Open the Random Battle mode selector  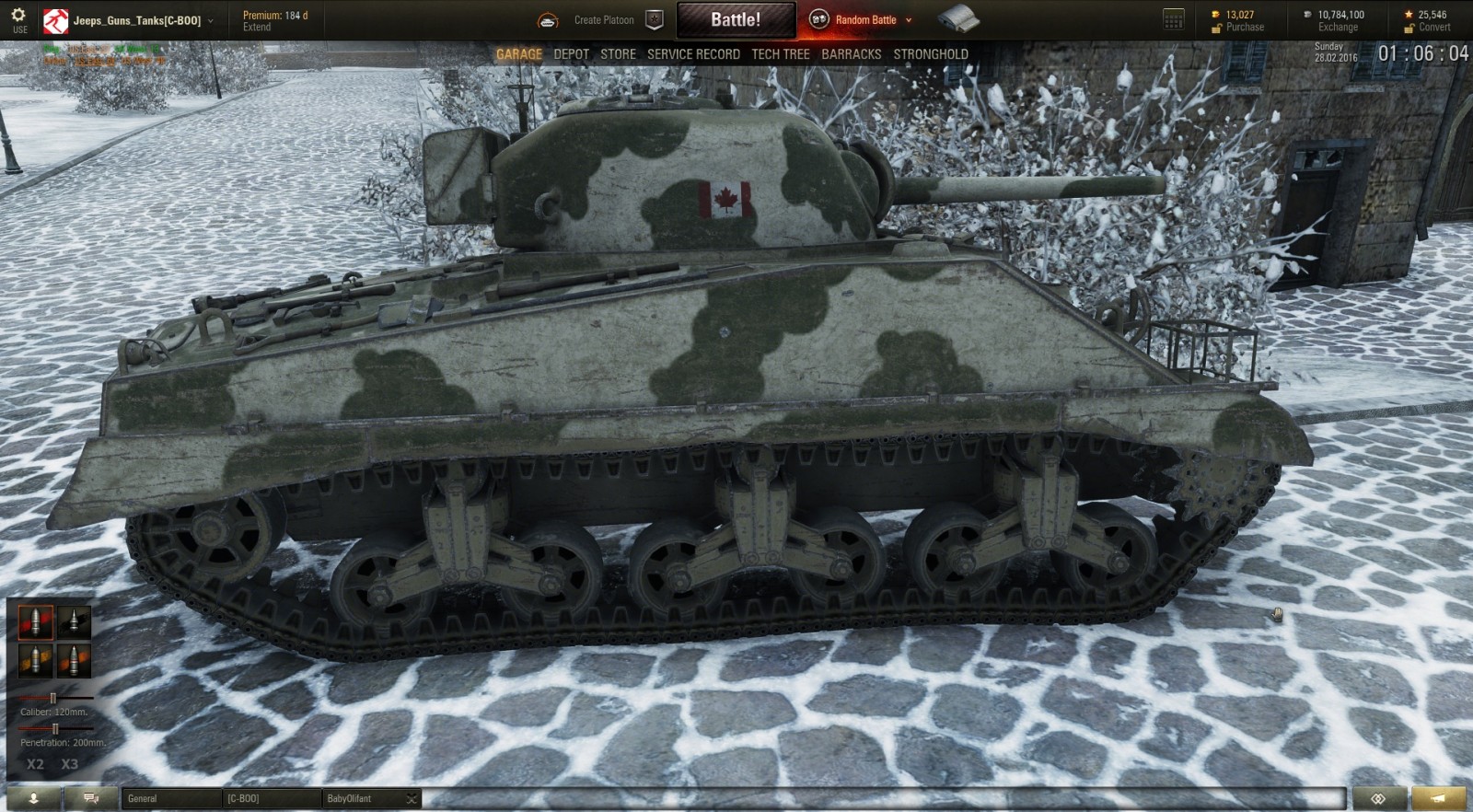tap(864, 17)
